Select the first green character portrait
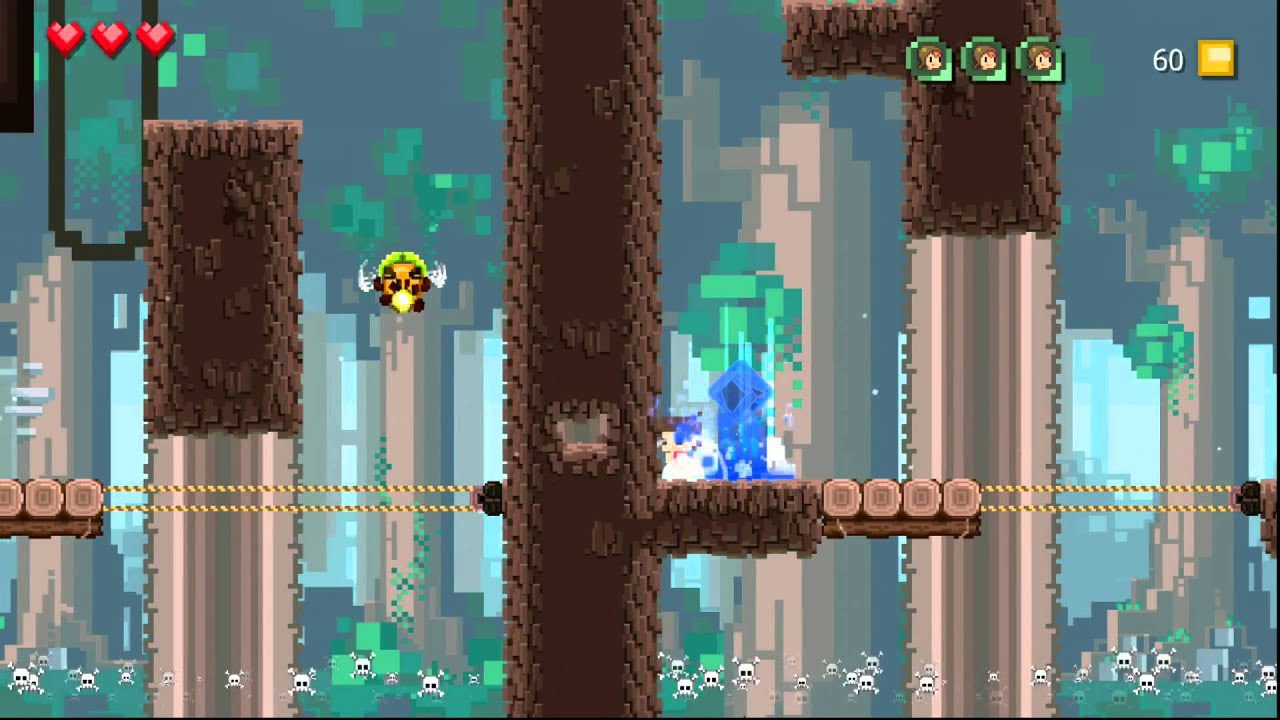Viewport: 1280px width, 720px height. pos(932,59)
